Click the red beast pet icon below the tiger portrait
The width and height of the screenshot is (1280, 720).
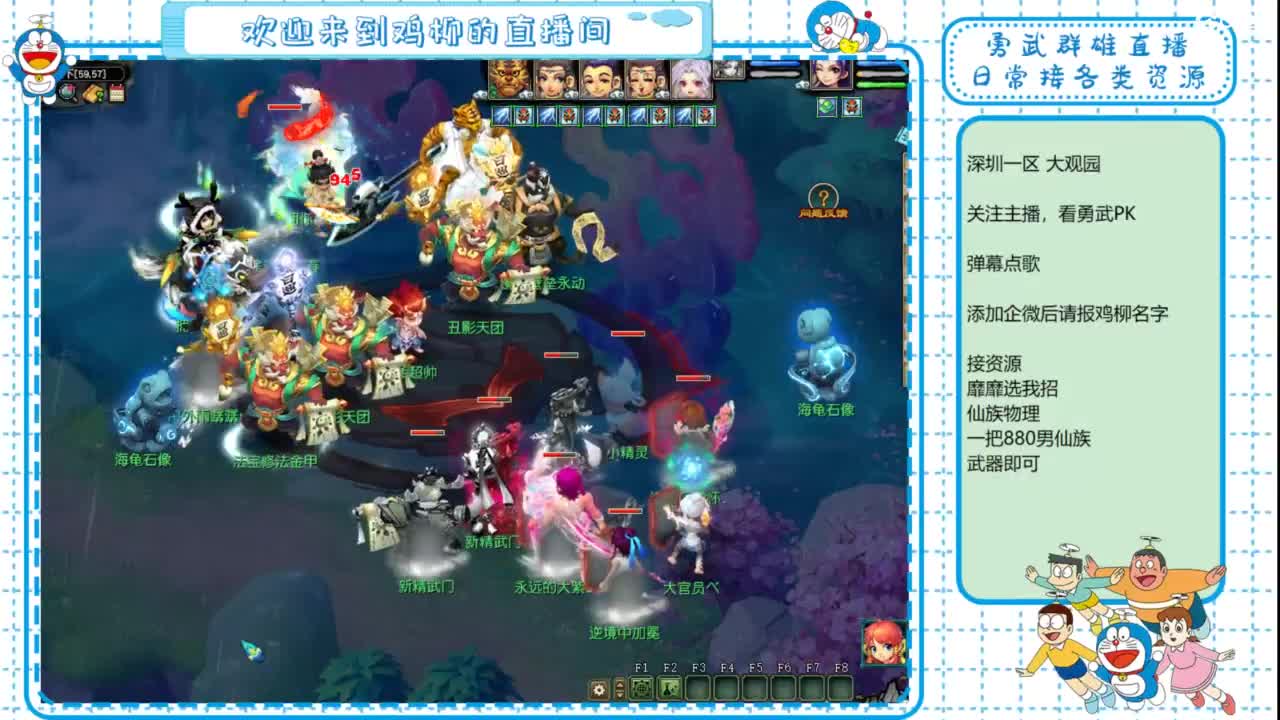(523, 115)
